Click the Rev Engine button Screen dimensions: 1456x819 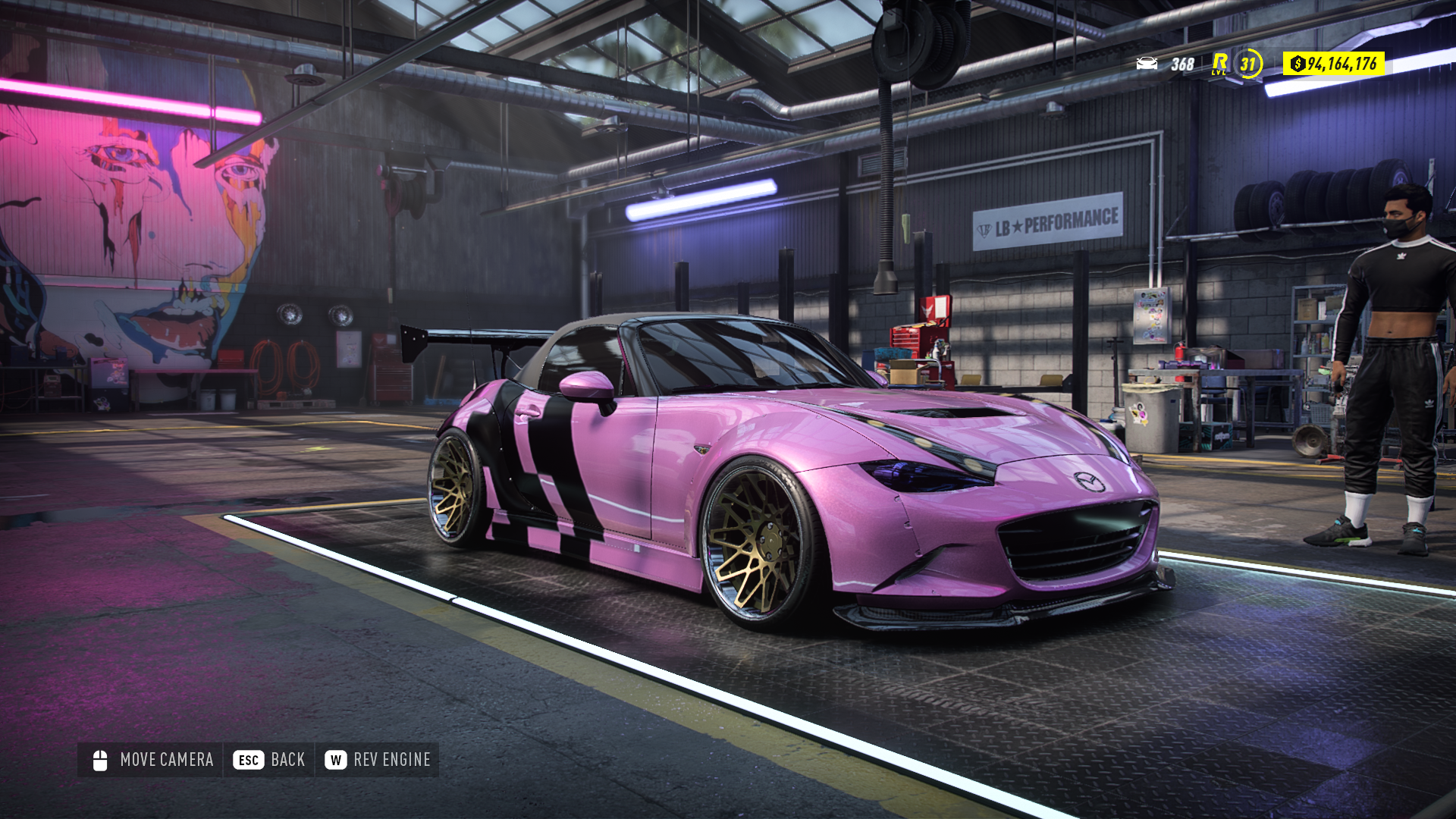[378, 760]
